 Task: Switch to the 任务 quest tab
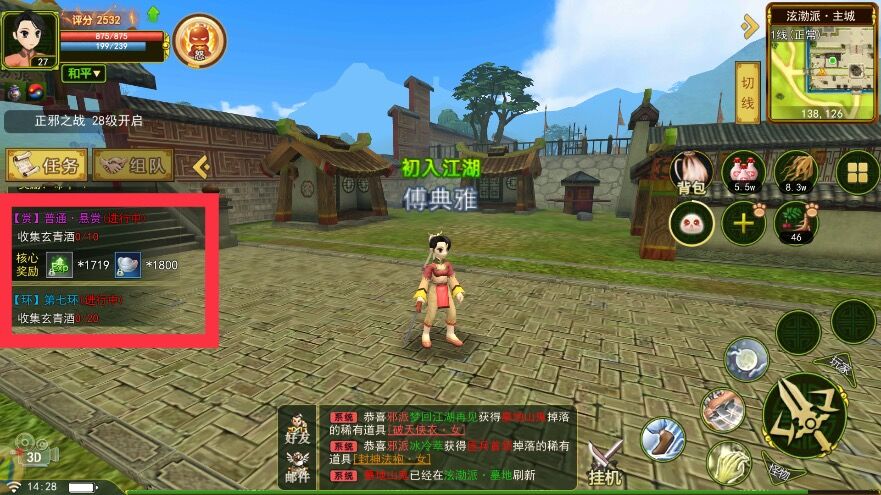tap(45, 165)
